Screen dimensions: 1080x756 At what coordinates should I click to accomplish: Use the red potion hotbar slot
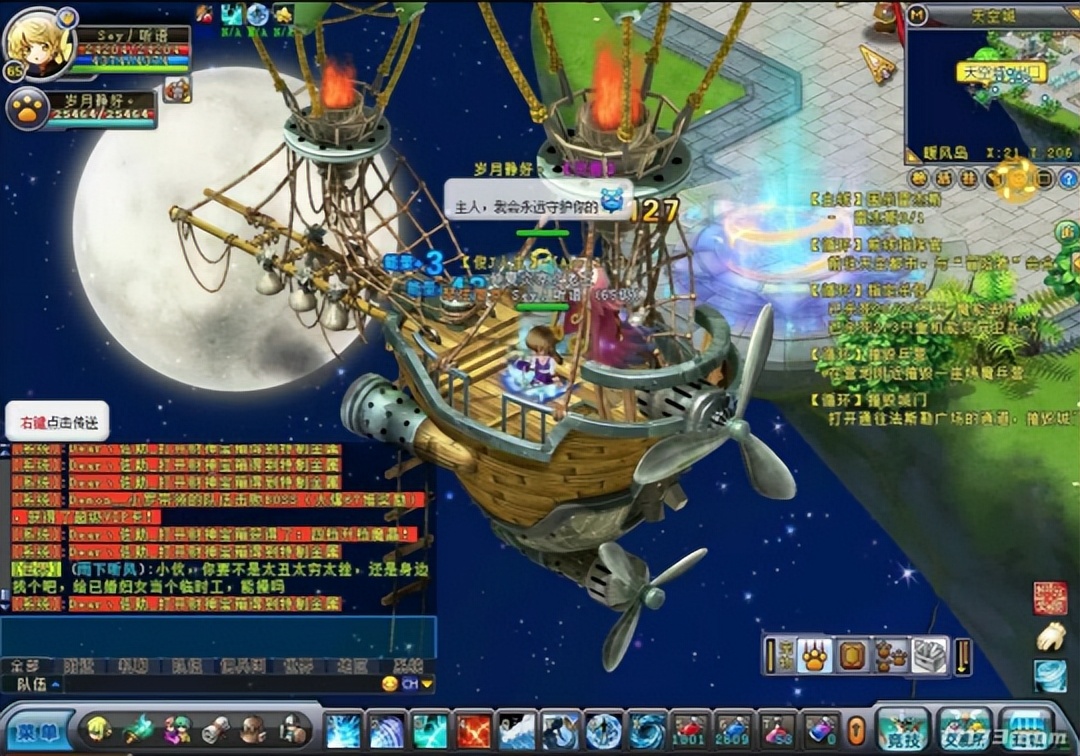[689, 729]
